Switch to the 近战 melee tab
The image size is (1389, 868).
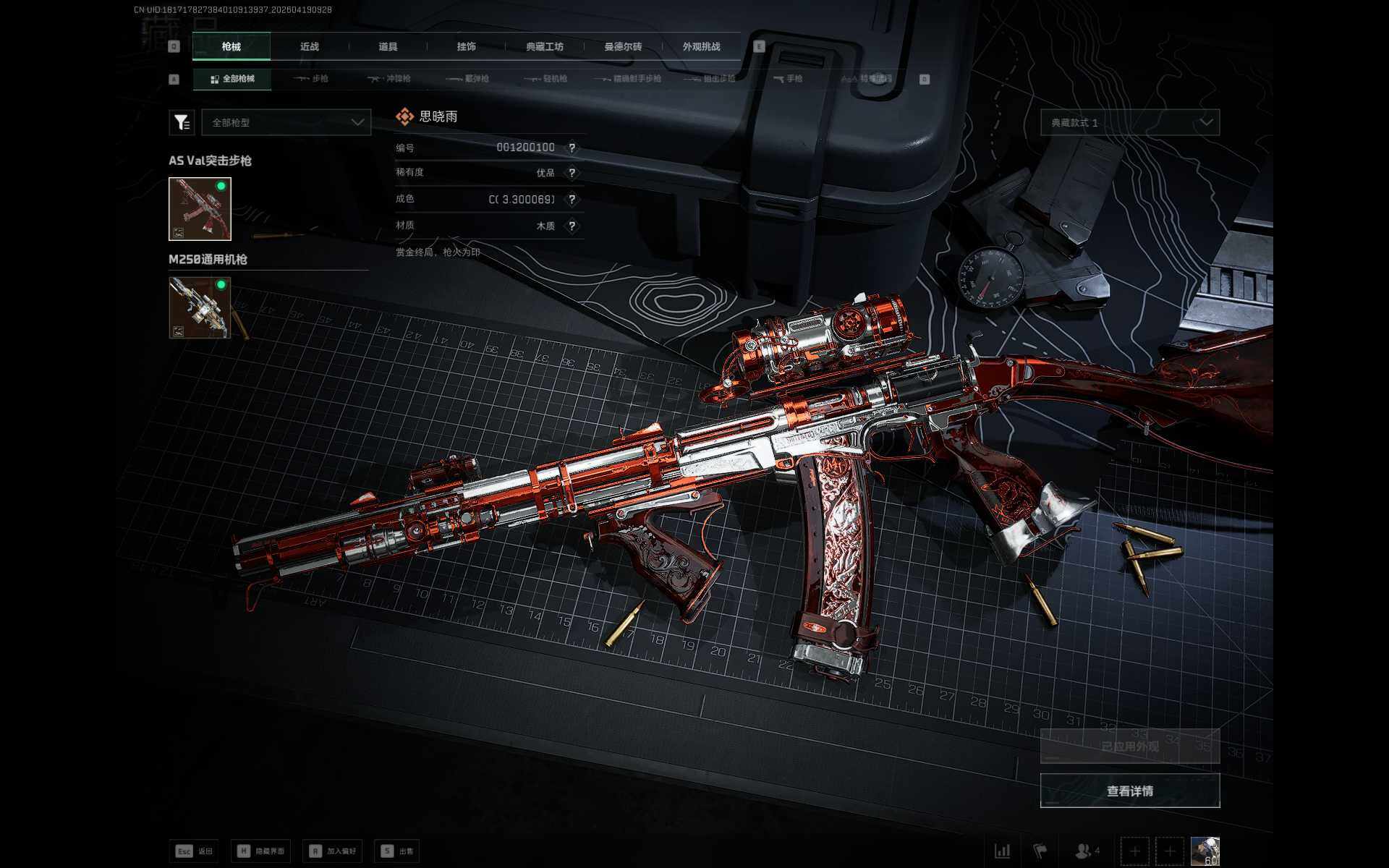pos(310,47)
